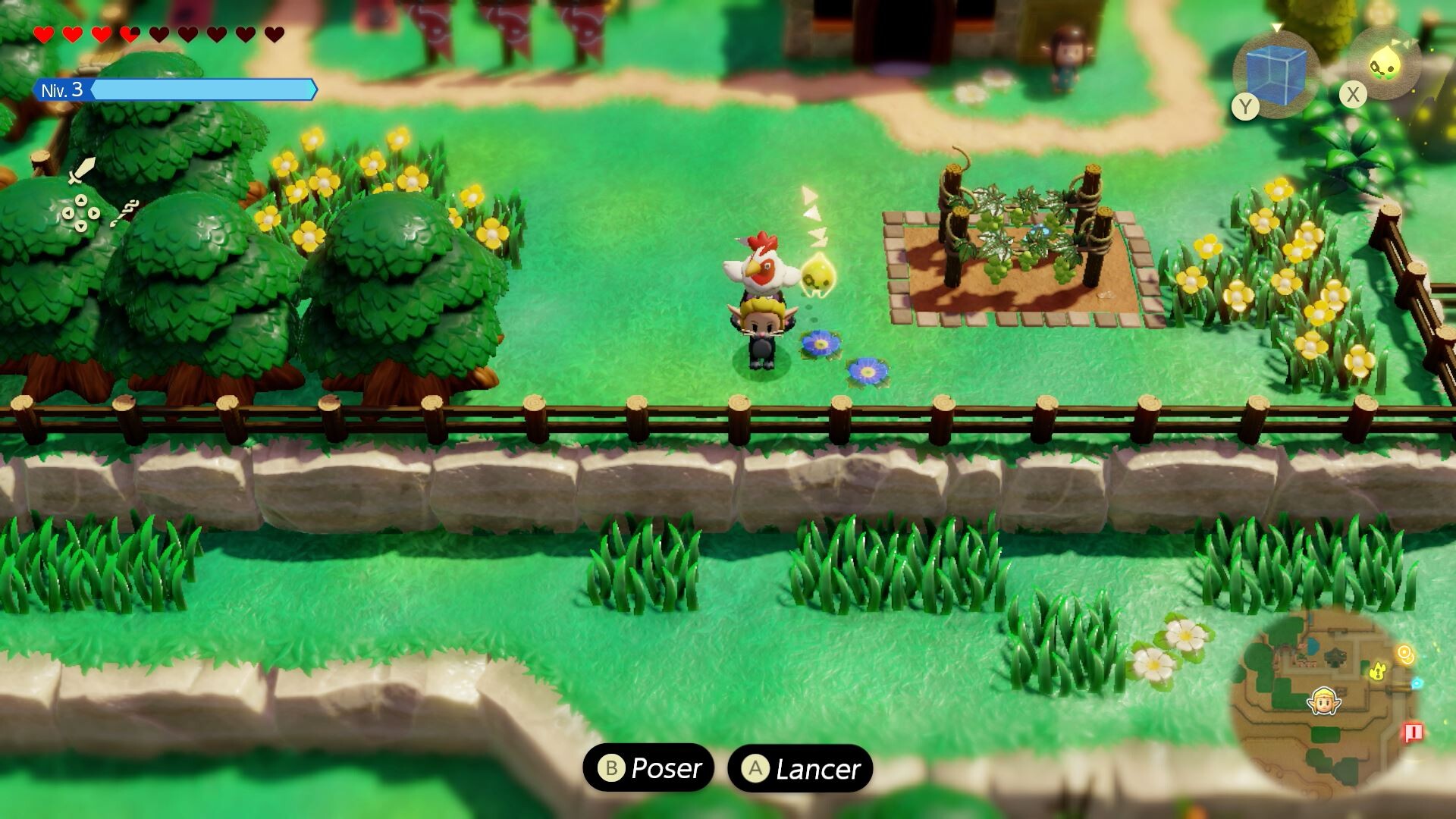Expand the triangle arrow above the Y item slot
The width and height of the screenshot is (1456, 819).
1276,27
